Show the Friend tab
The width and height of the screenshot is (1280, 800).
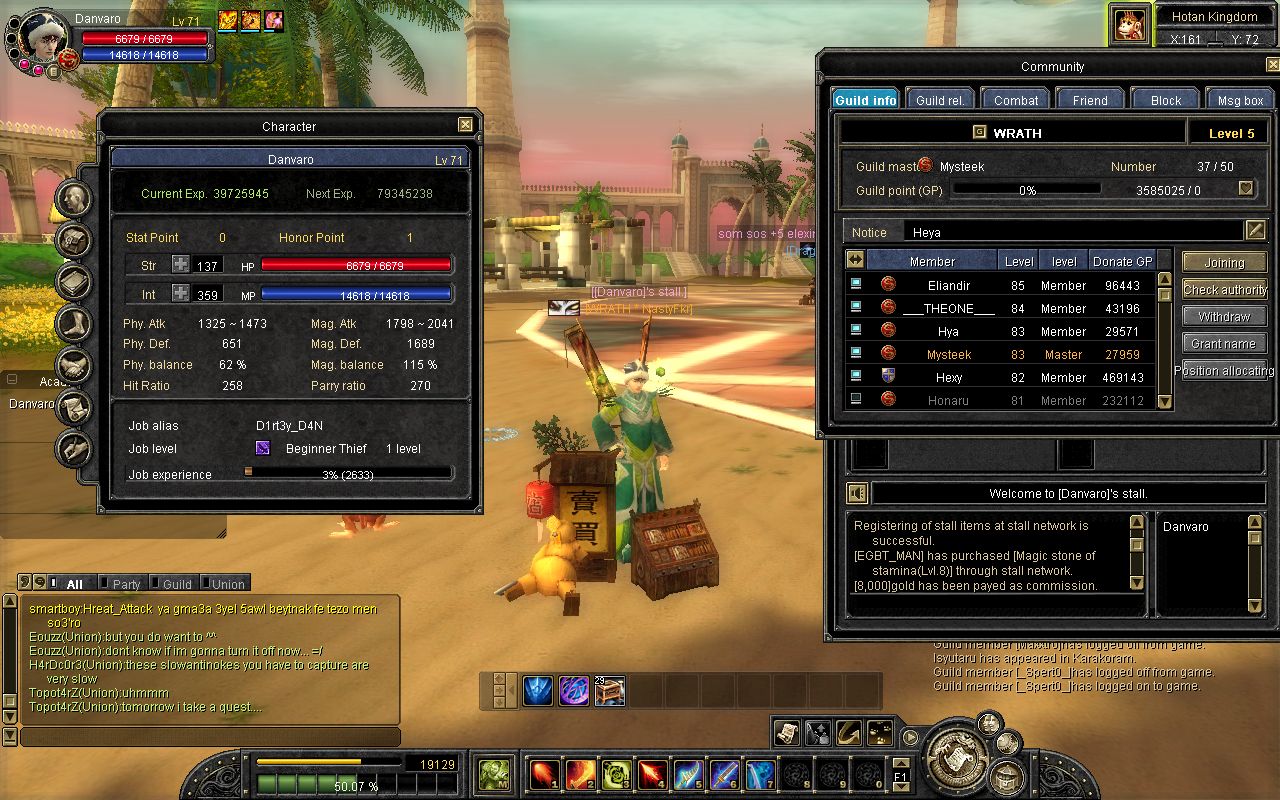[x=1090, y=100]
